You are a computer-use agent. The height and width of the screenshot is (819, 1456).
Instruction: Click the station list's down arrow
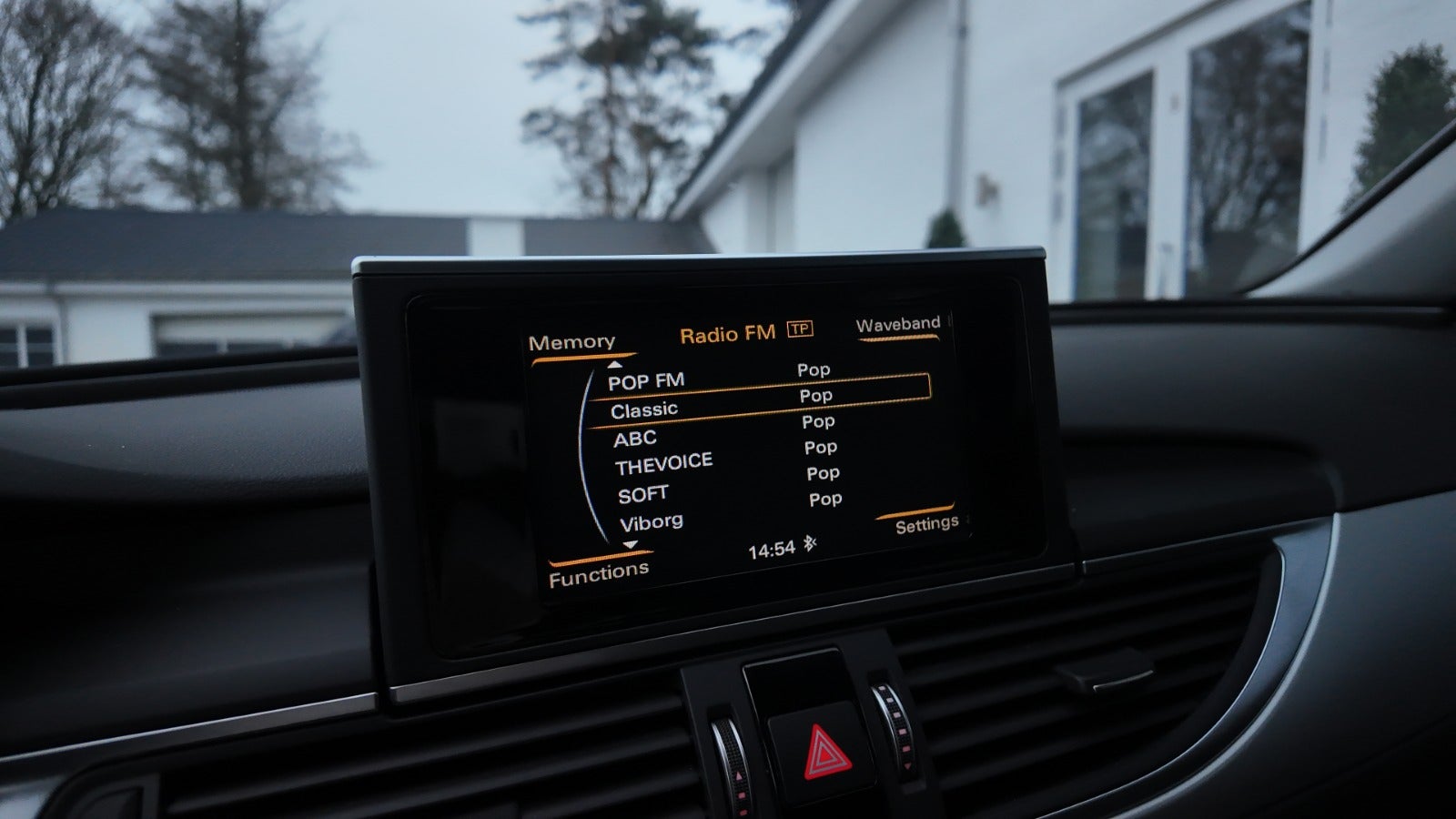coord(630,545)
